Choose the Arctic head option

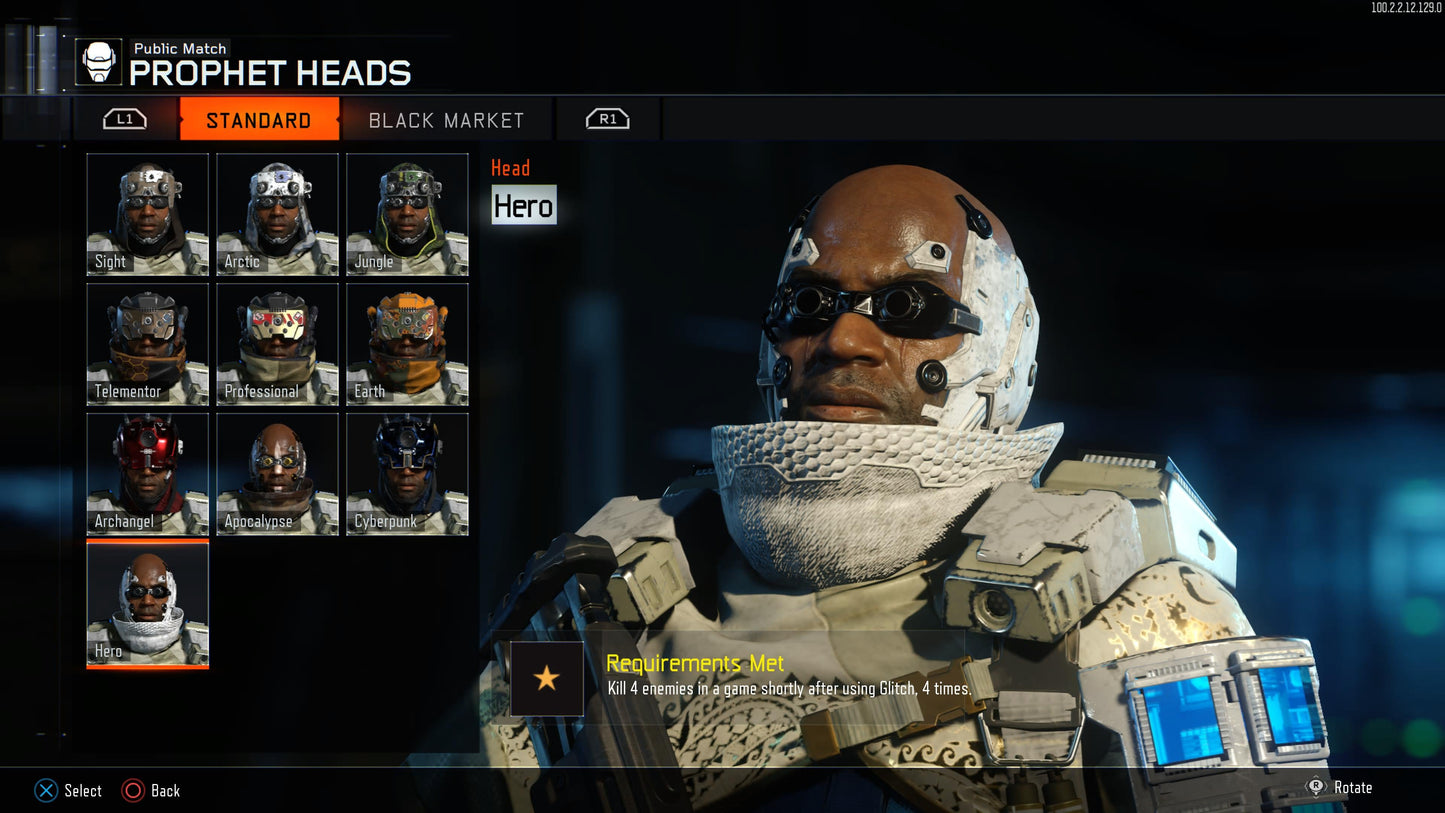coord(277,214)
